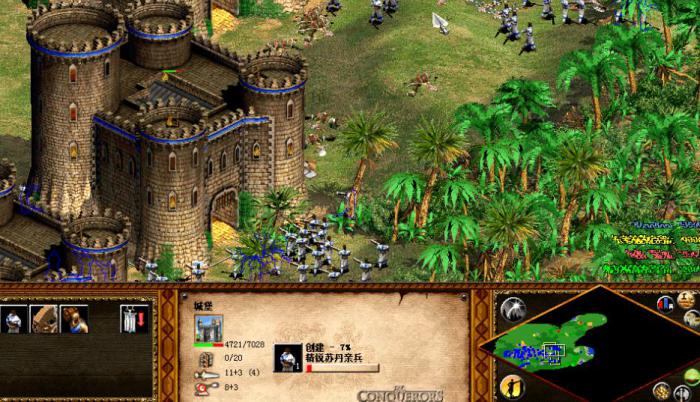
Task: Build a trebuchet from the castle
Action: click(x=43, y=319)
